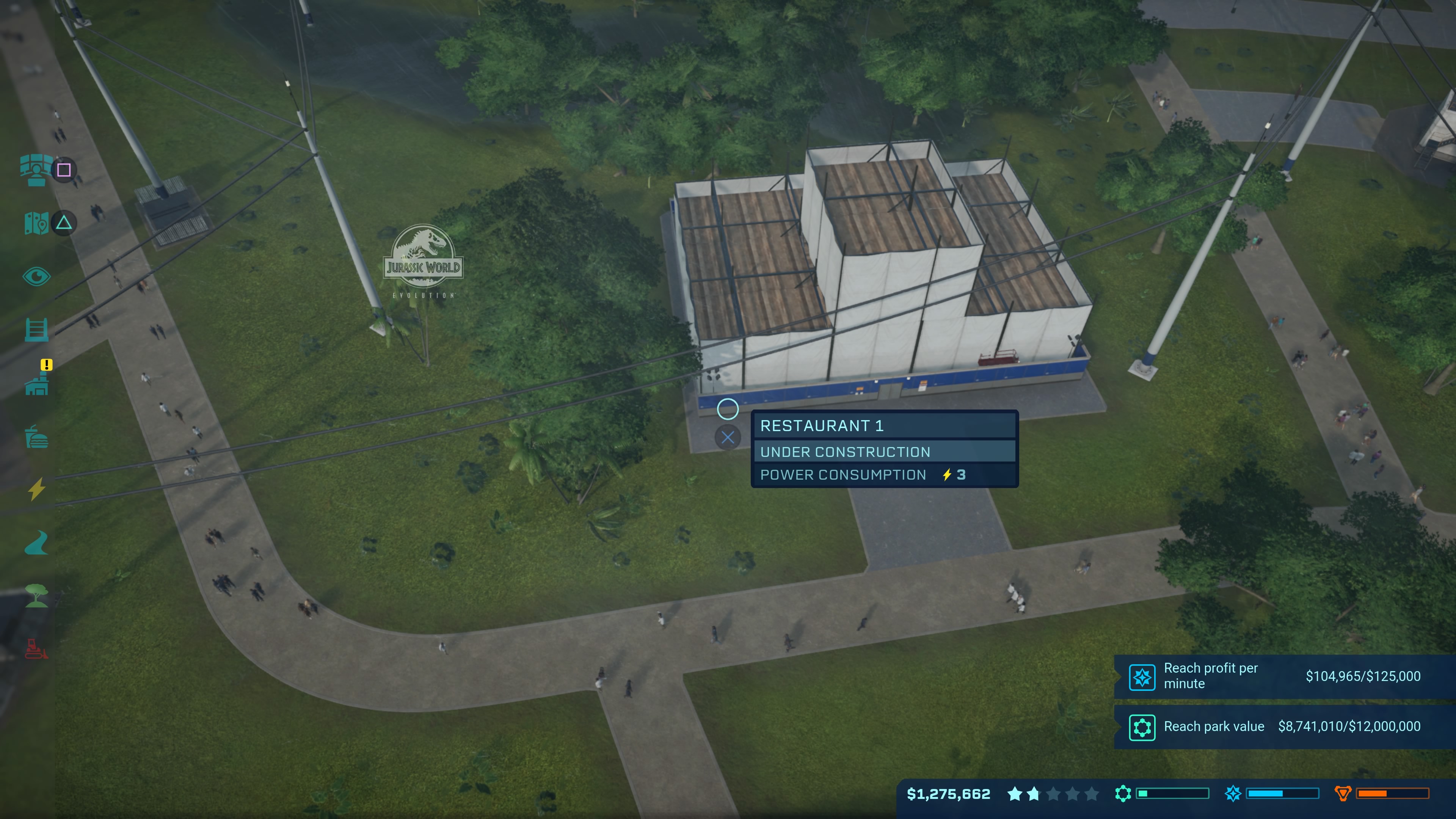
Task: Activate the red bulldozer demolish tool
Action: point(36,649)
